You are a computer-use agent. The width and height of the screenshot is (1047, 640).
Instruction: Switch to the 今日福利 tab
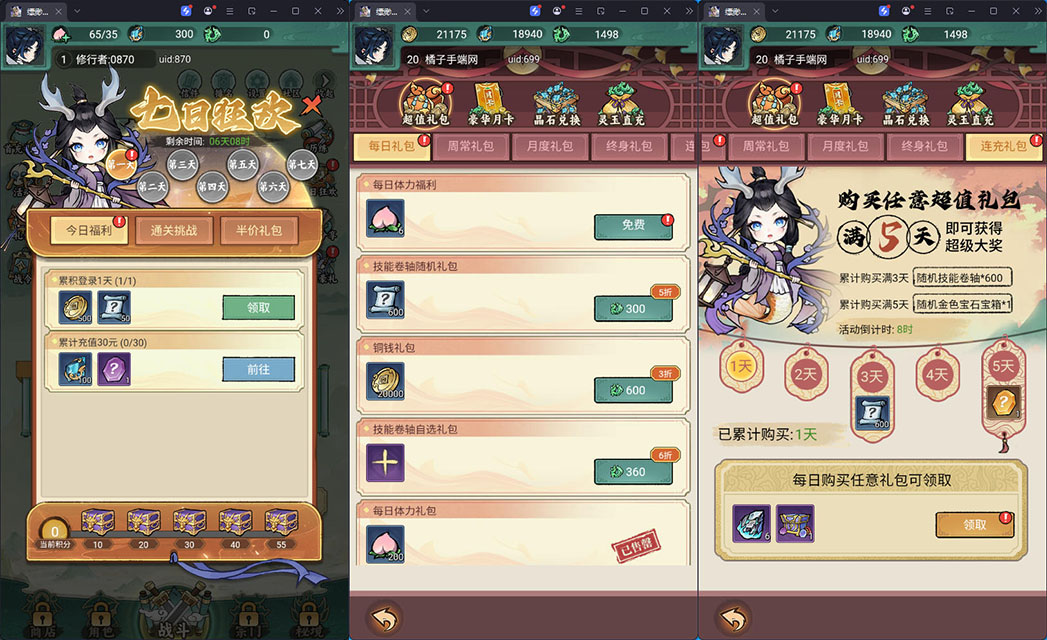(90, 230)
